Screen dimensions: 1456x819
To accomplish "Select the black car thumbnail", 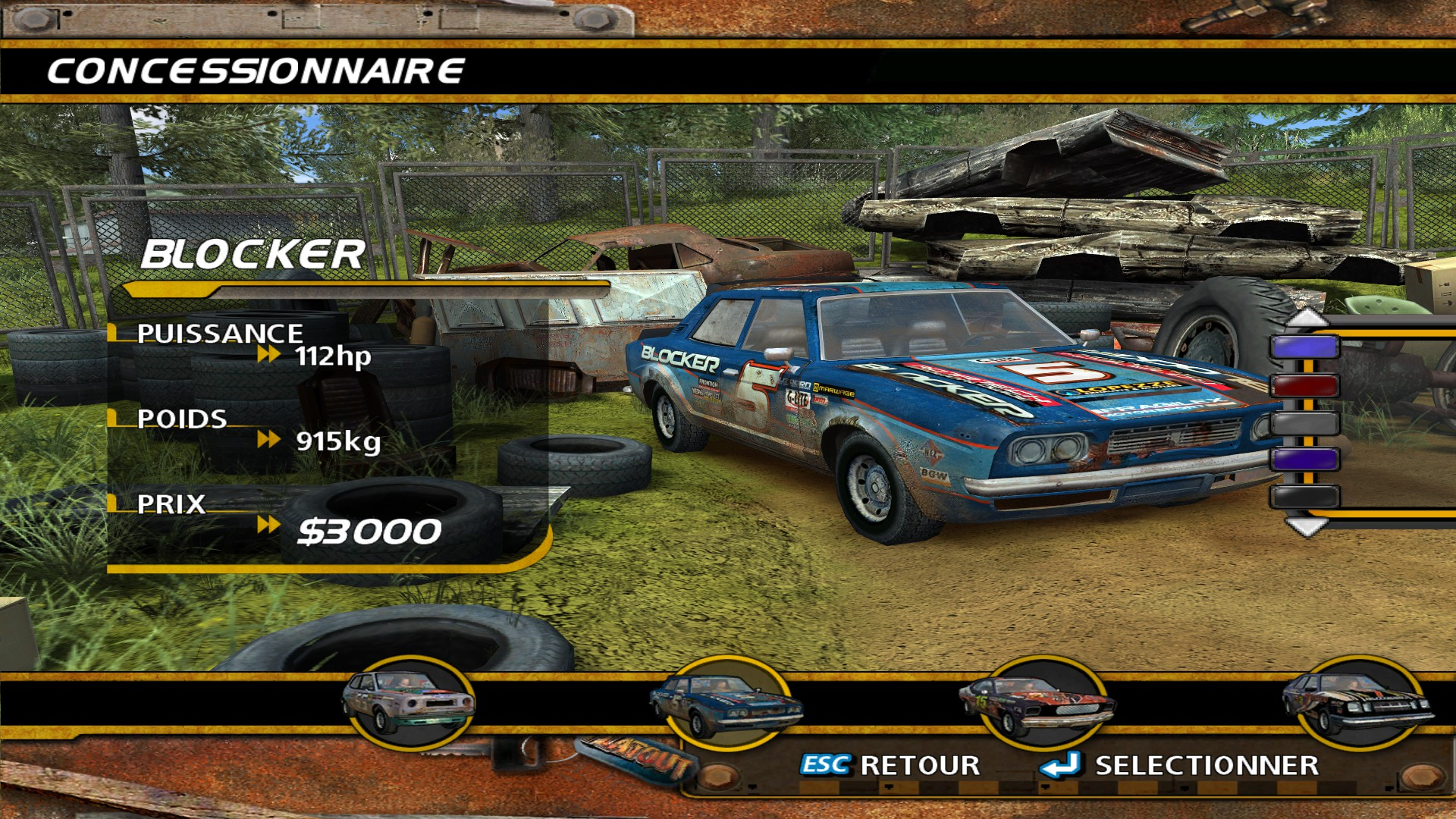I will (x=1357, y=703).
